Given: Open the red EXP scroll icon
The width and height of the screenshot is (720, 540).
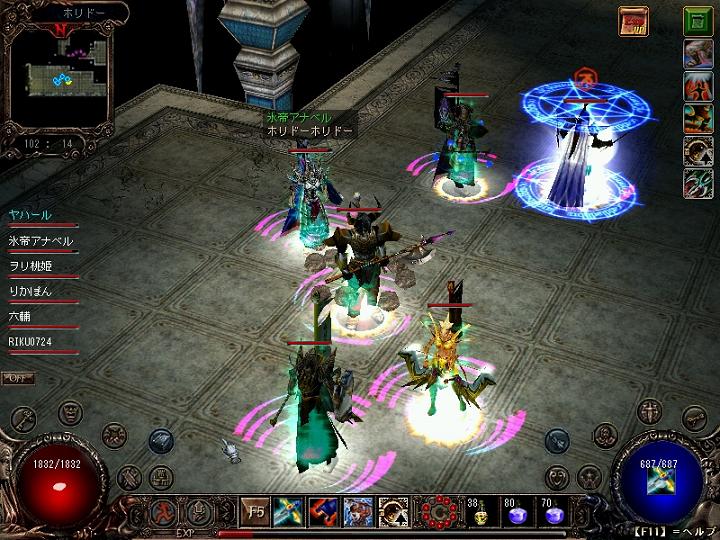Looking at the screenshot, I should (633, 20).
